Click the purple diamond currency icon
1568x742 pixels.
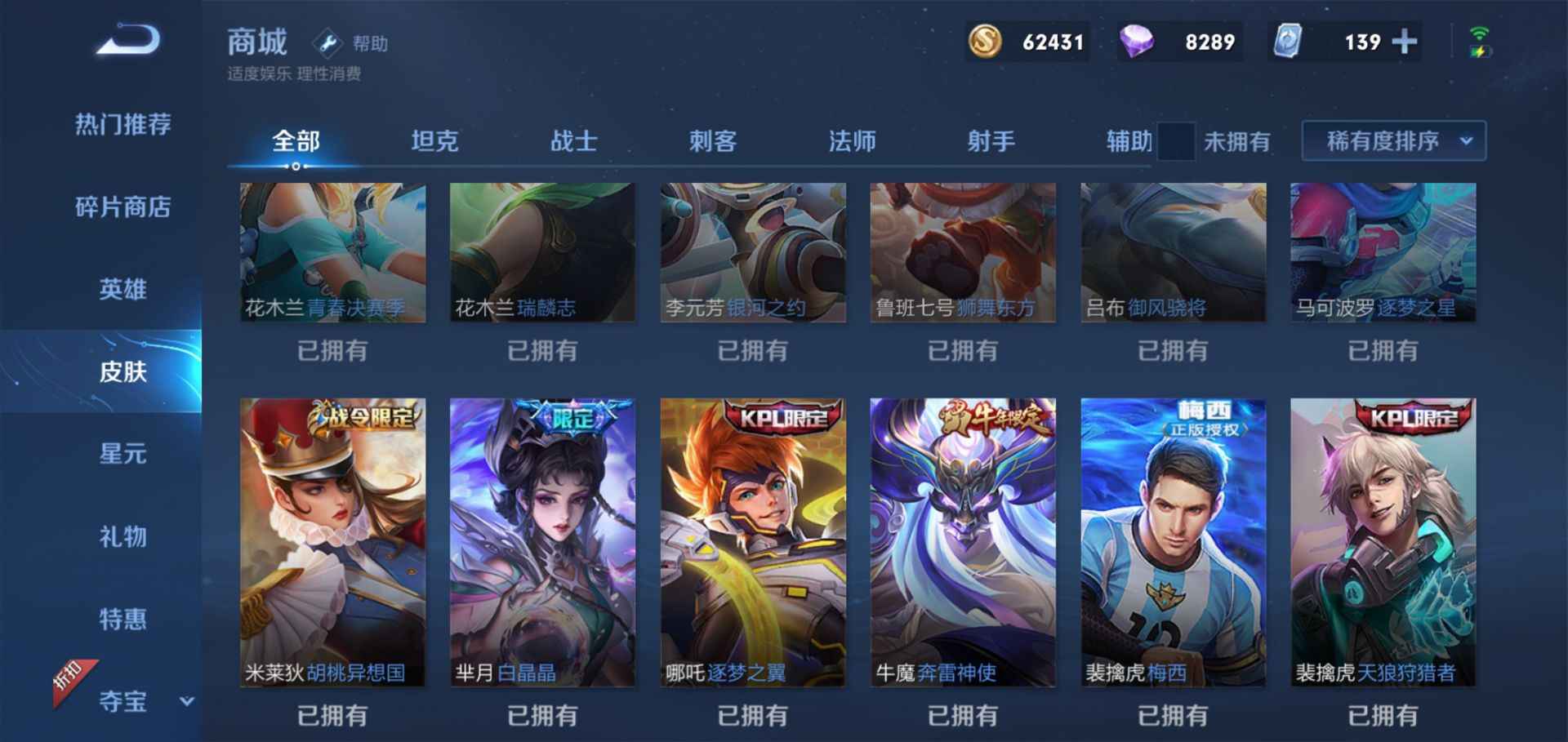1137,41
